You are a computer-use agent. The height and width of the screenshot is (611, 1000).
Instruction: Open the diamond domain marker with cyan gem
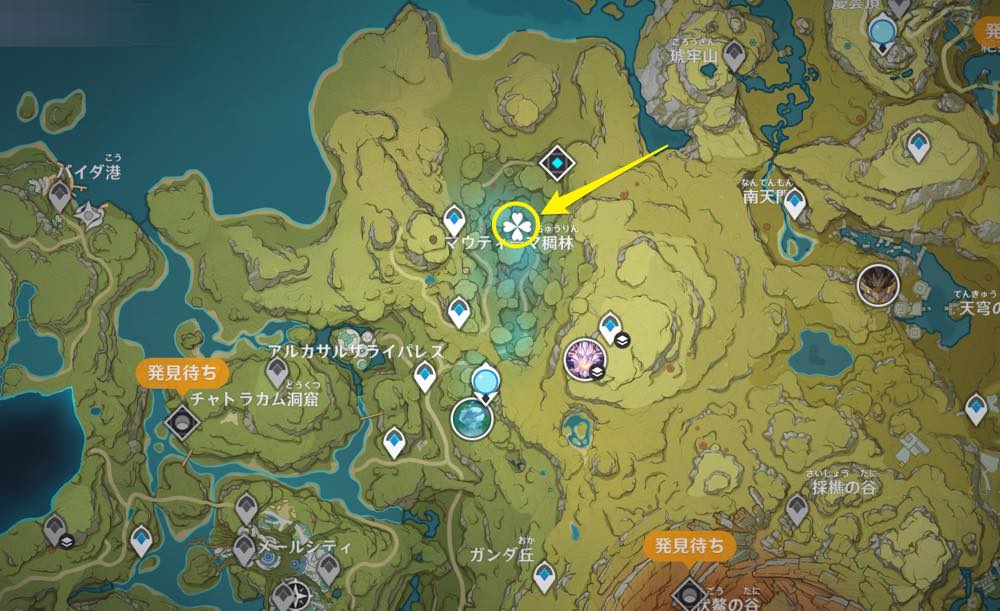(555, 163)
